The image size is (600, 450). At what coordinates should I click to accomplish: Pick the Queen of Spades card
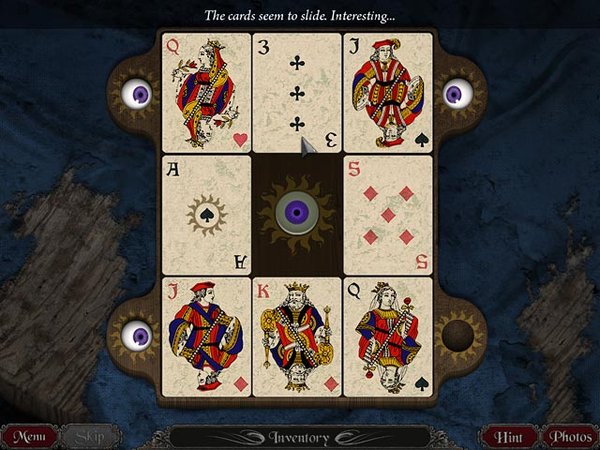coord(388,336)
